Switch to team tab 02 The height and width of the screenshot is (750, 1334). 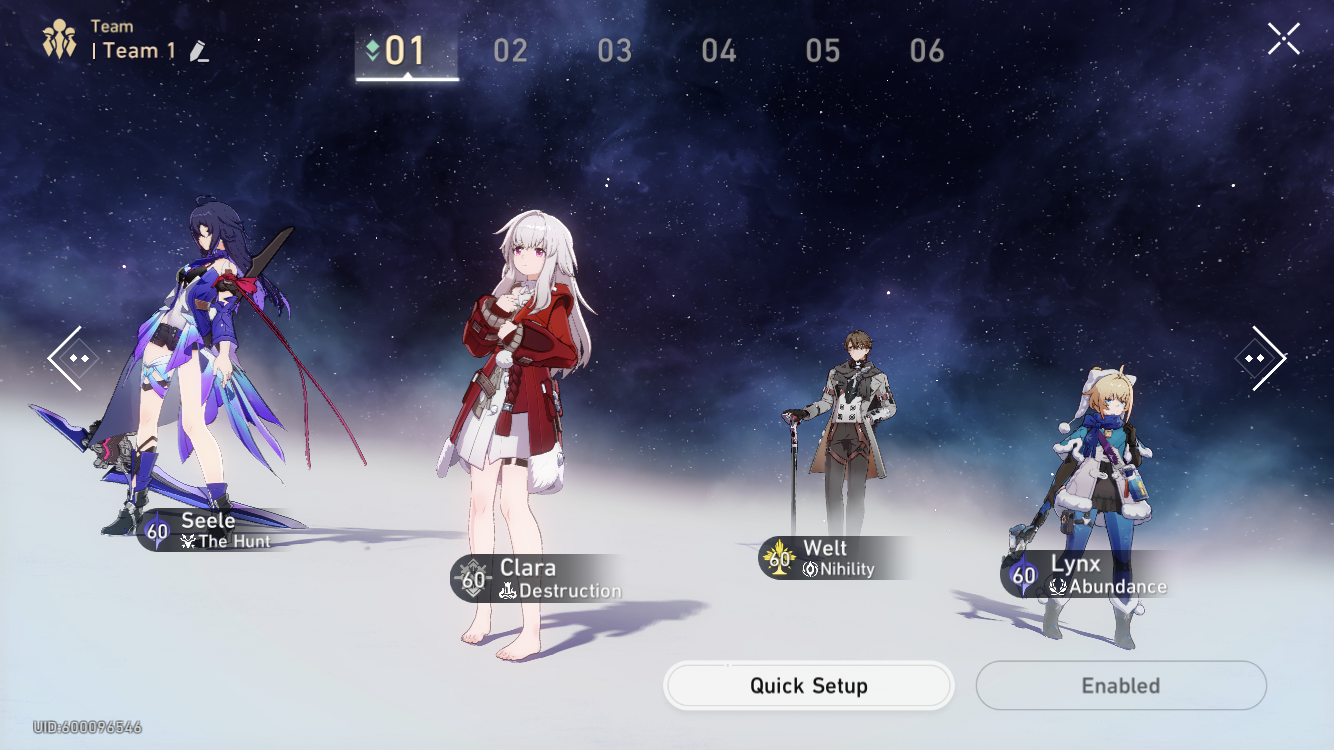(511, 49)
